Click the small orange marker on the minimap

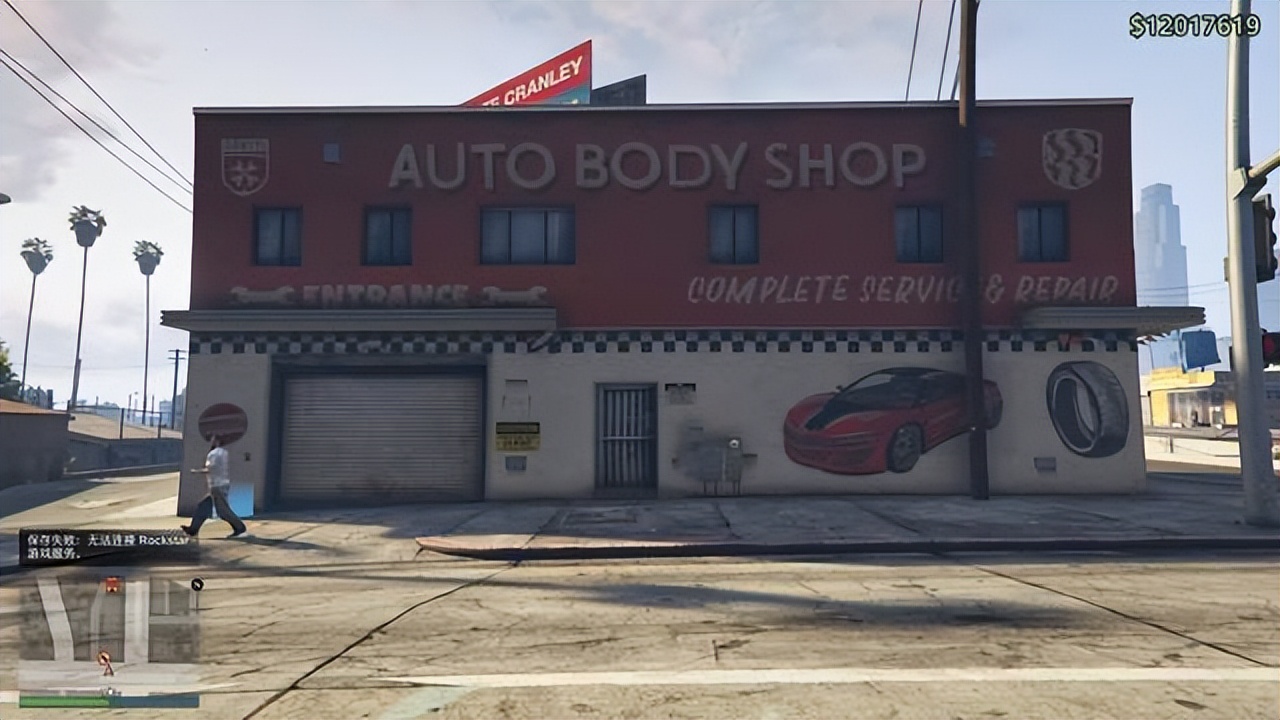(106, 660)
